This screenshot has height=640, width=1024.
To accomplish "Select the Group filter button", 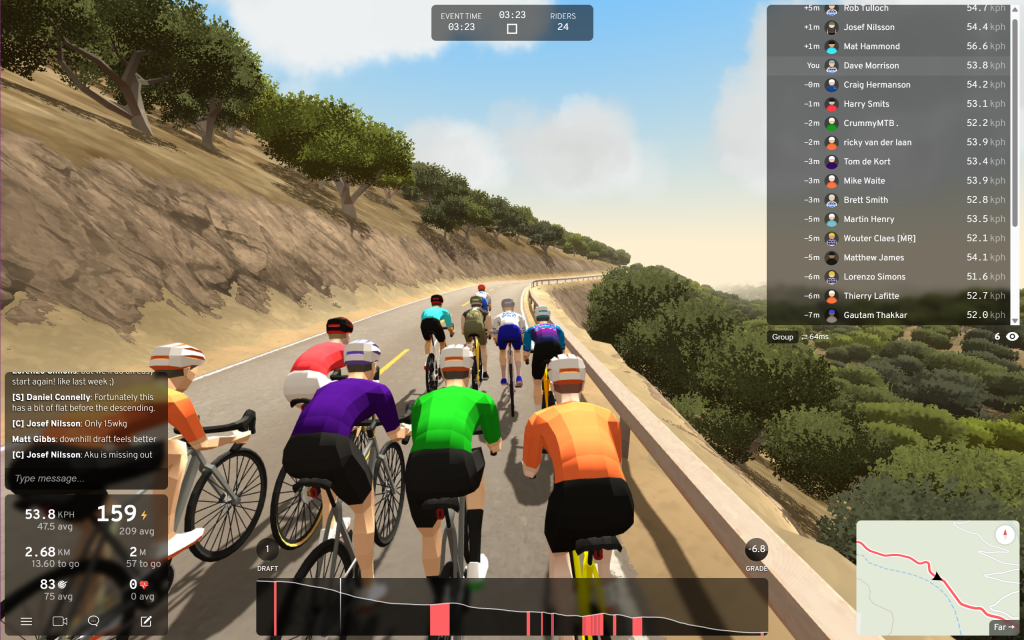I will tap(782, 337).
